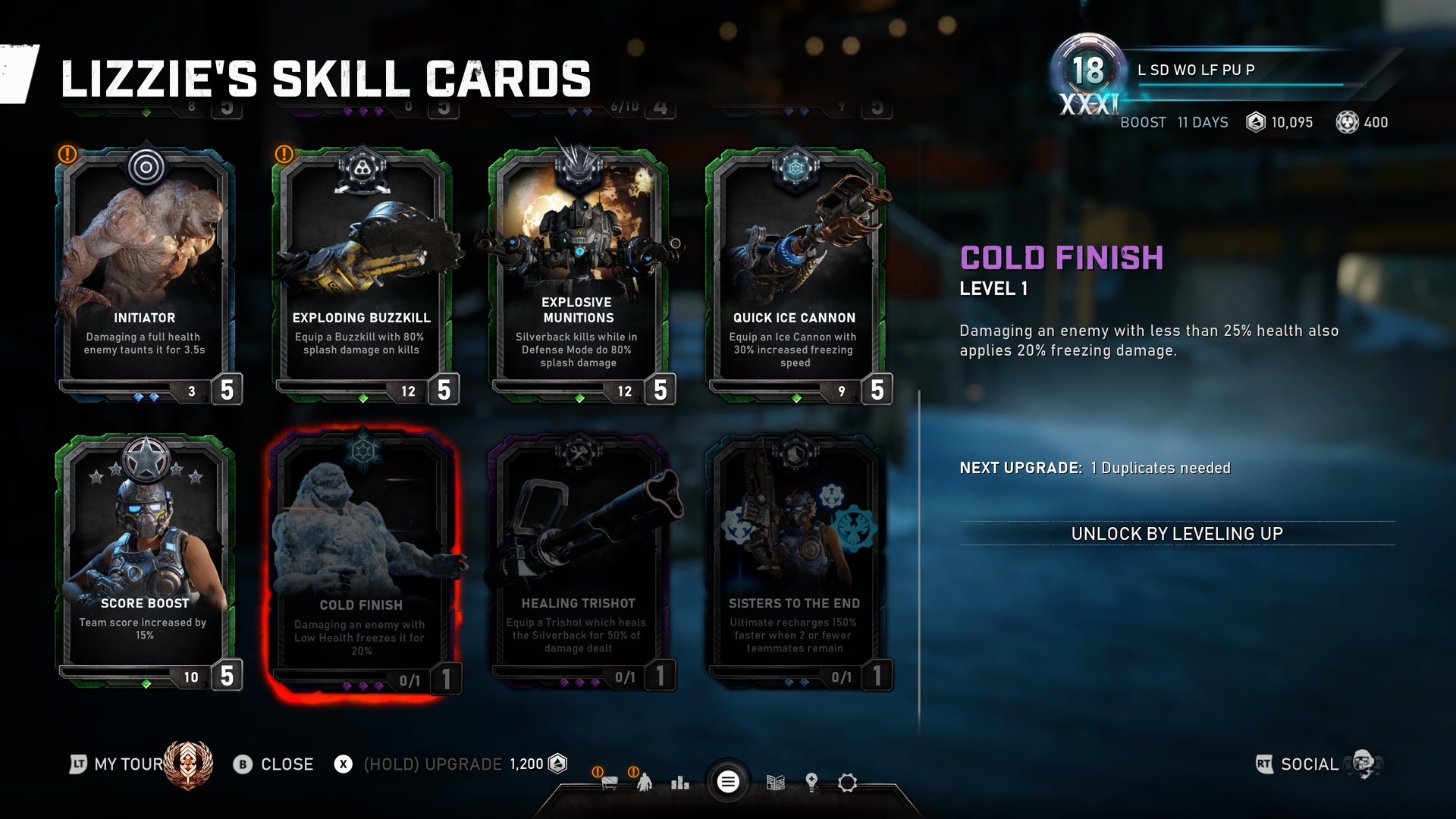Open the store cart icon
This screenshot has width=1456, height=819.
(x=609, y=782)
